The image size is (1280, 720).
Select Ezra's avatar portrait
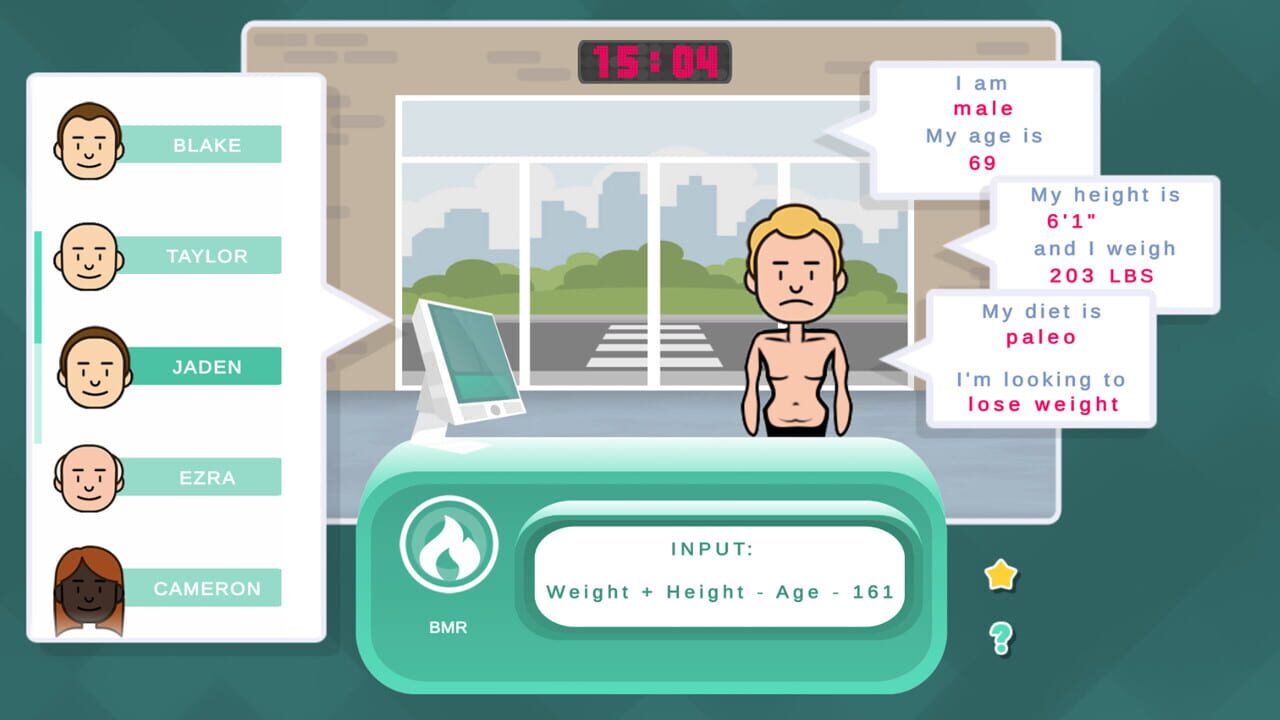tap(87, 478)
